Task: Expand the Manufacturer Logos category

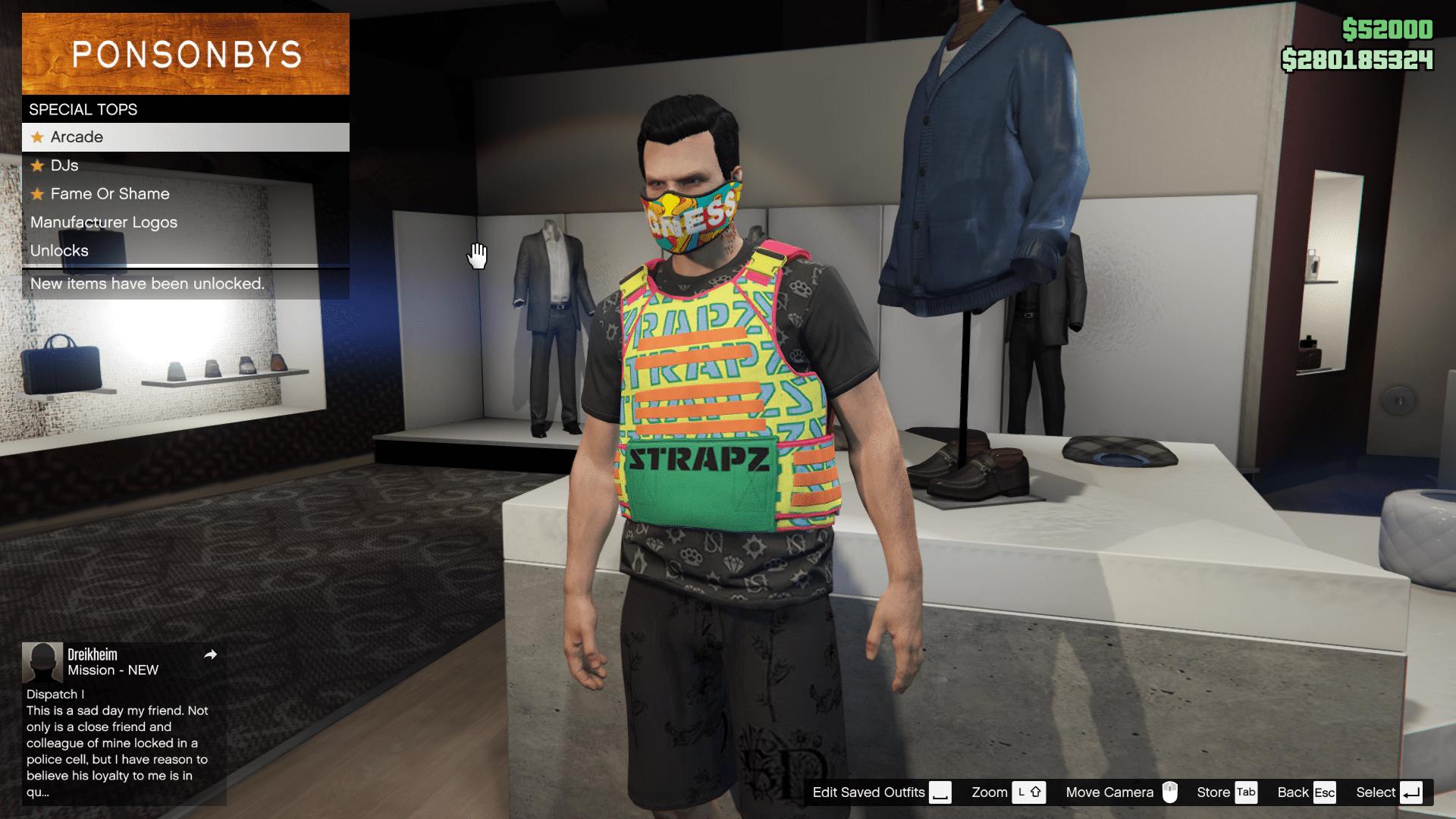Action: [x=103, y=222]
